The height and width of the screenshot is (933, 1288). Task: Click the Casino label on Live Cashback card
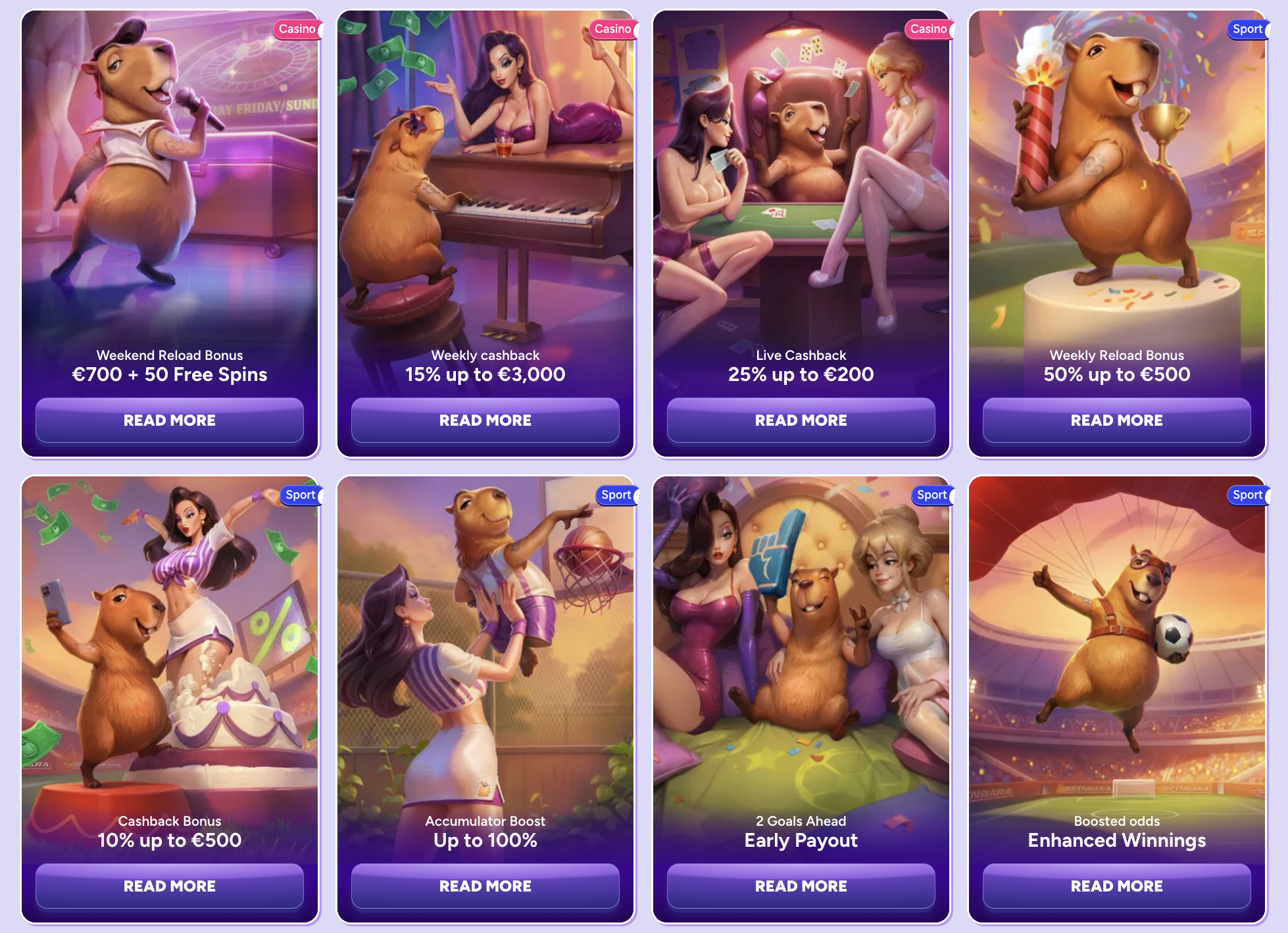928,29
